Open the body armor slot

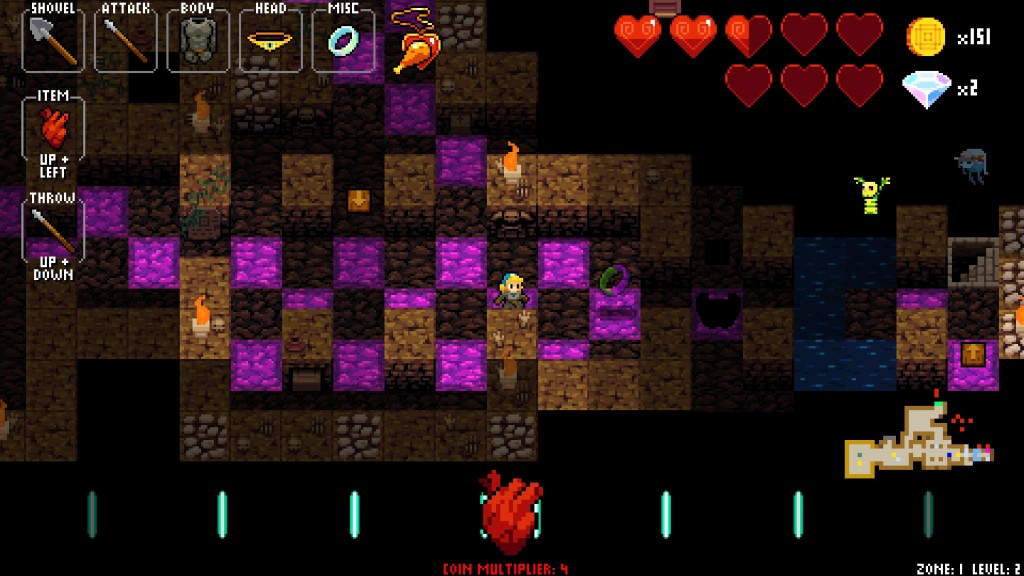pos(198,41)
